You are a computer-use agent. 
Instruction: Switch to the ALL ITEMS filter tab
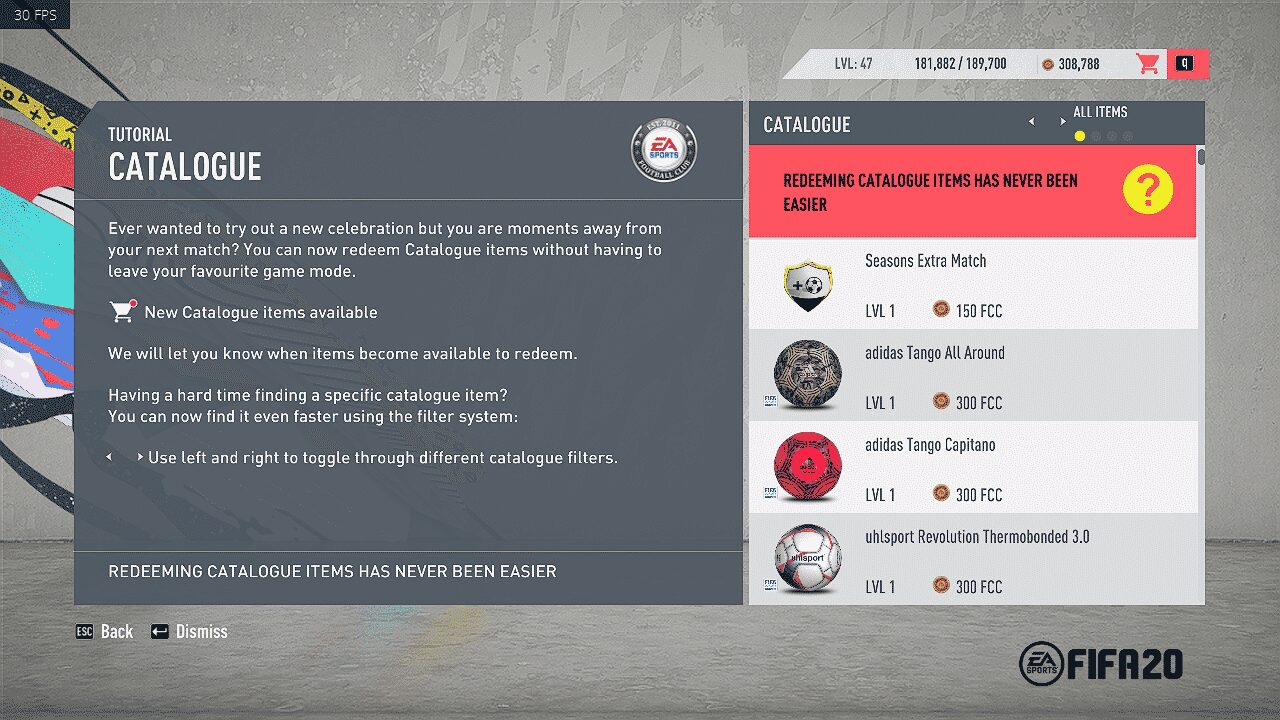click(1100, 112)
